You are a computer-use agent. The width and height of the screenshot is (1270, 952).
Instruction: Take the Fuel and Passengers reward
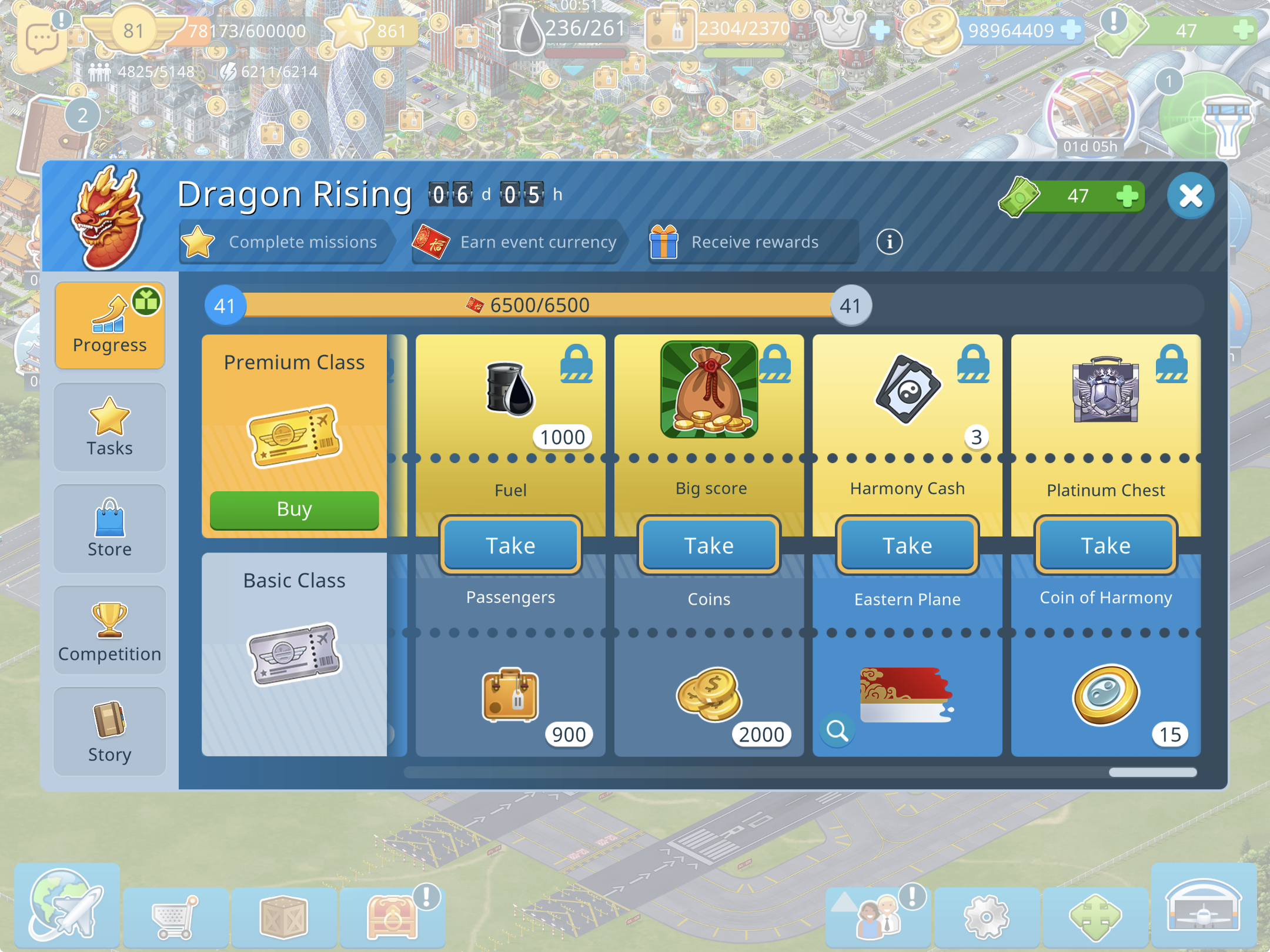click(510, 545)
